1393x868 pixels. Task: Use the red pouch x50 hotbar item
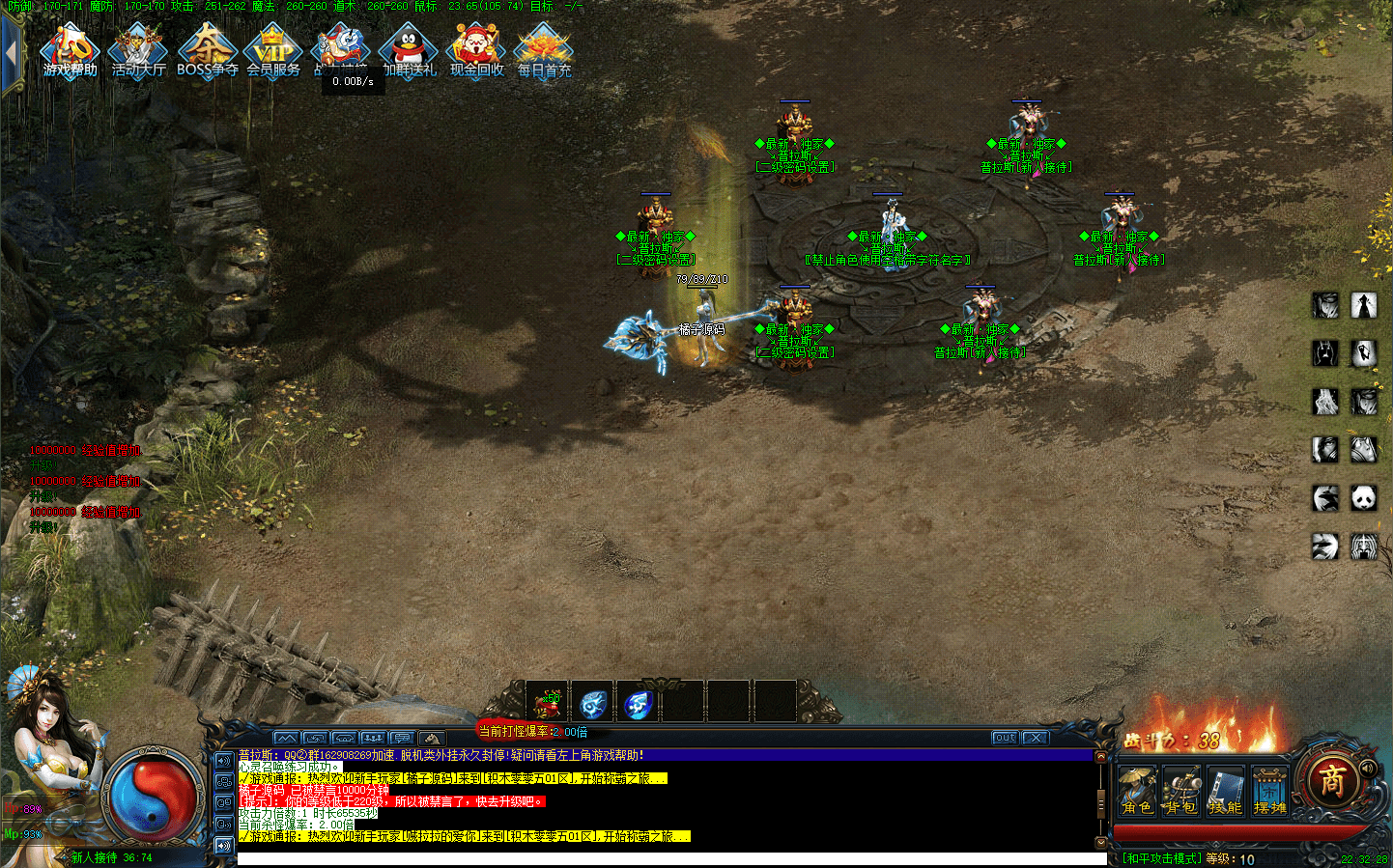click(547, 703)
